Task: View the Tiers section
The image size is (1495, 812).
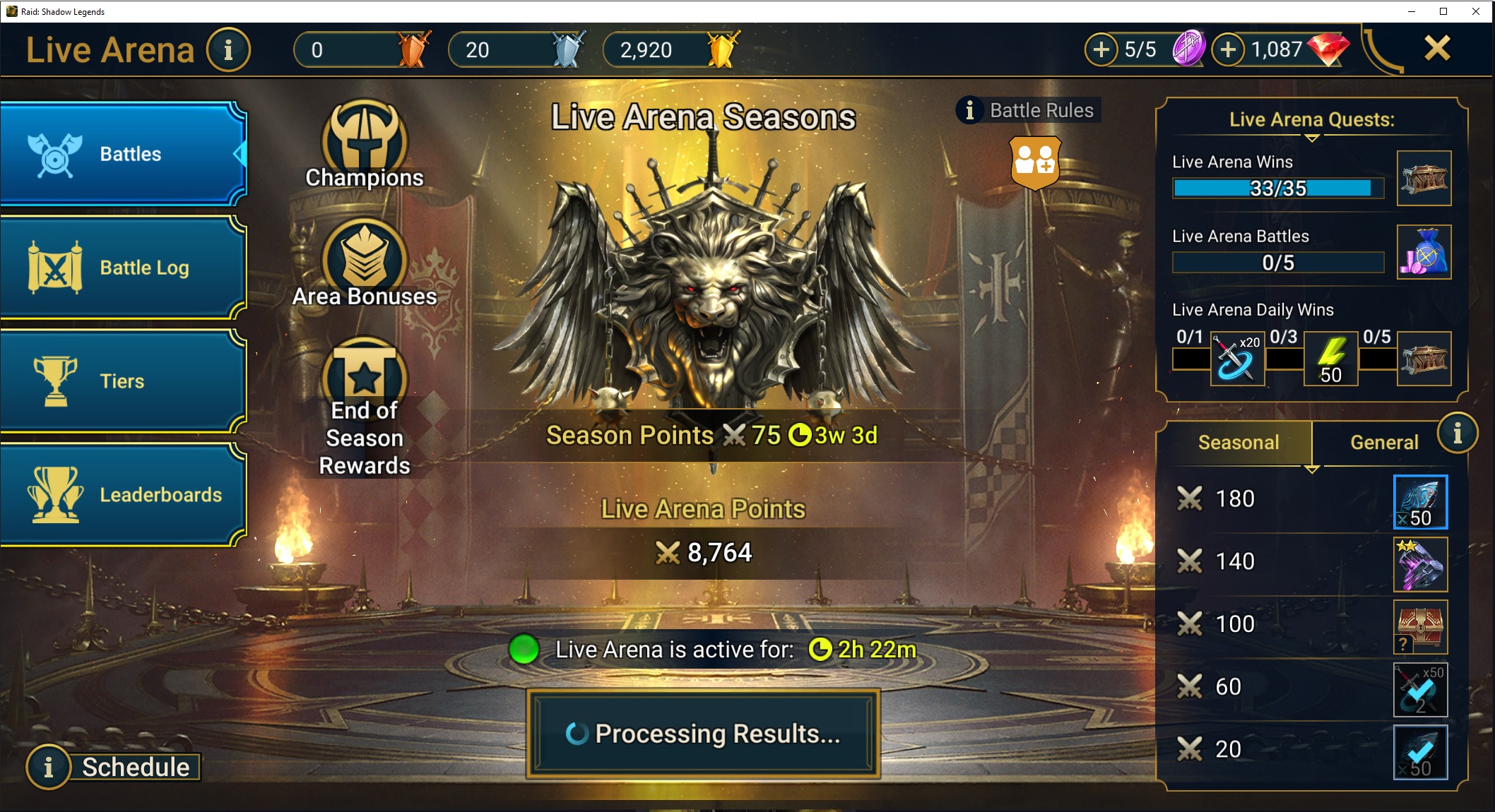Action: [124, 381]
